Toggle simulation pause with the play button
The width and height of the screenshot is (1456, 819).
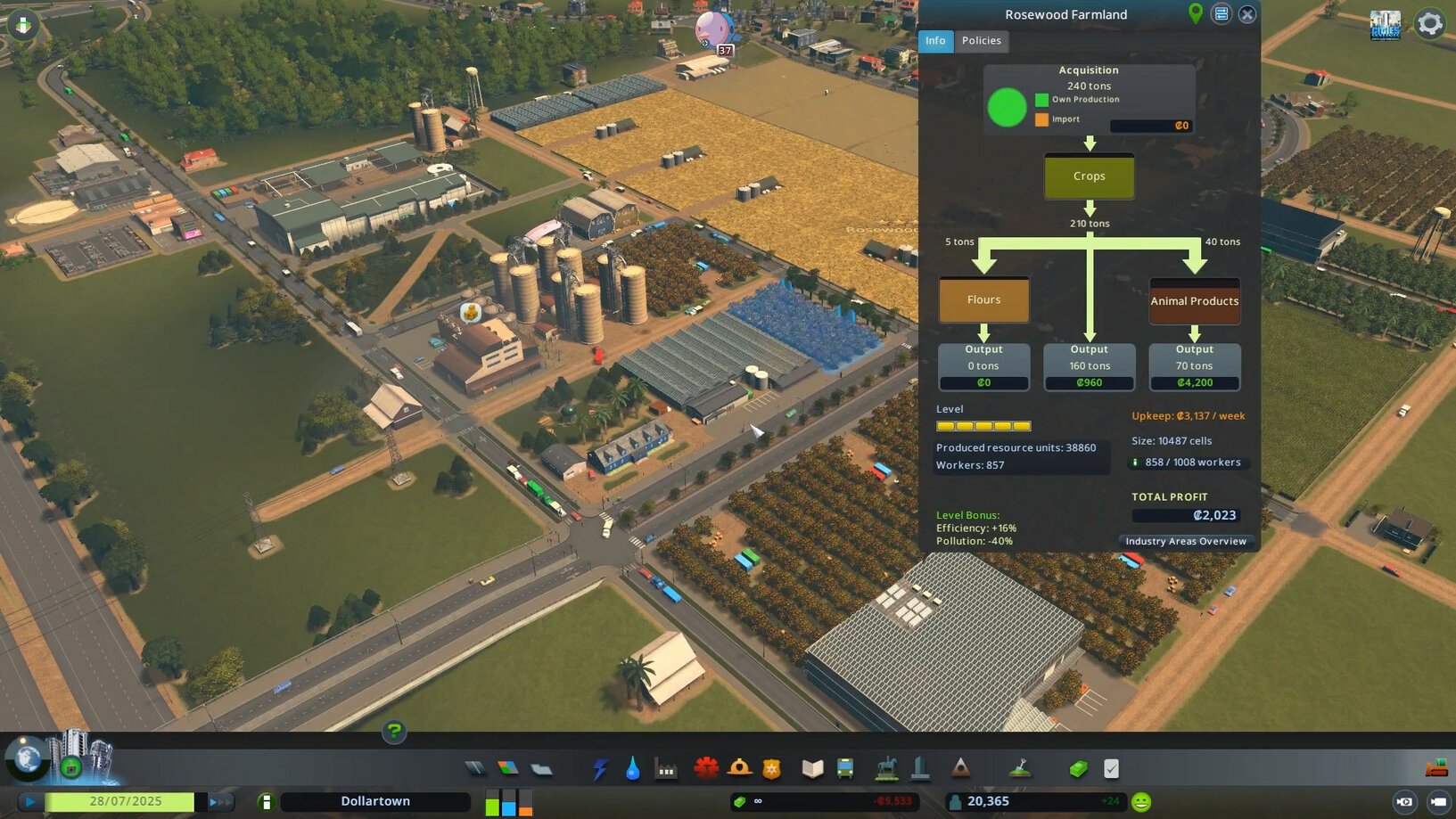tap(29, 801)
